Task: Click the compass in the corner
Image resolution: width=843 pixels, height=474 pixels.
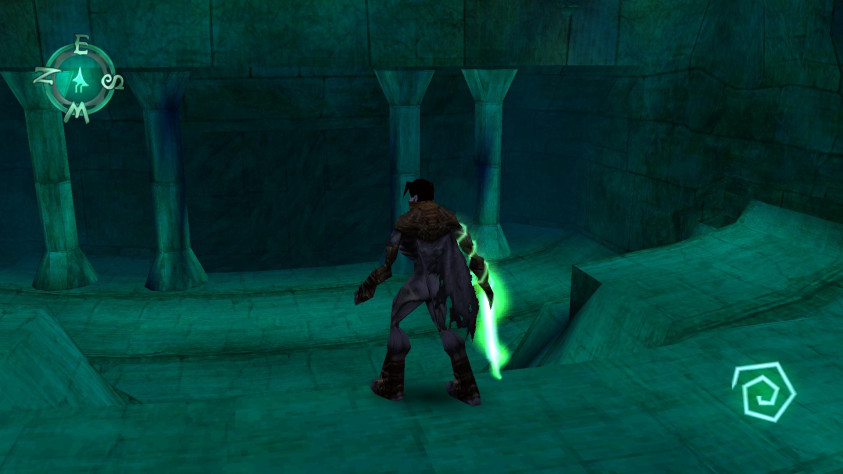Action: [x=78, y=79]
